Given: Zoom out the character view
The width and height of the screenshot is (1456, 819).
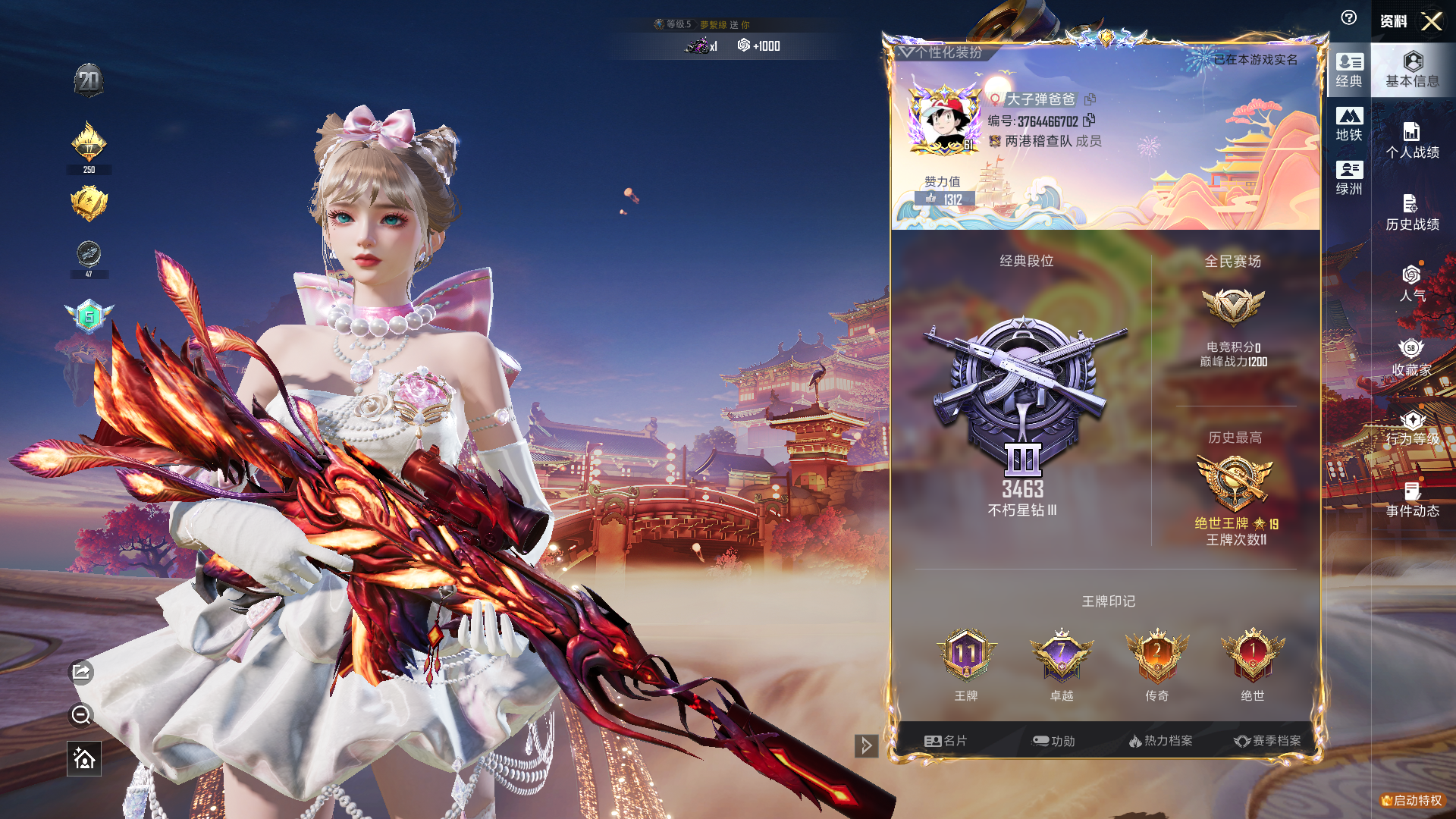Looking at the screenshot, I should pos(81,714).
